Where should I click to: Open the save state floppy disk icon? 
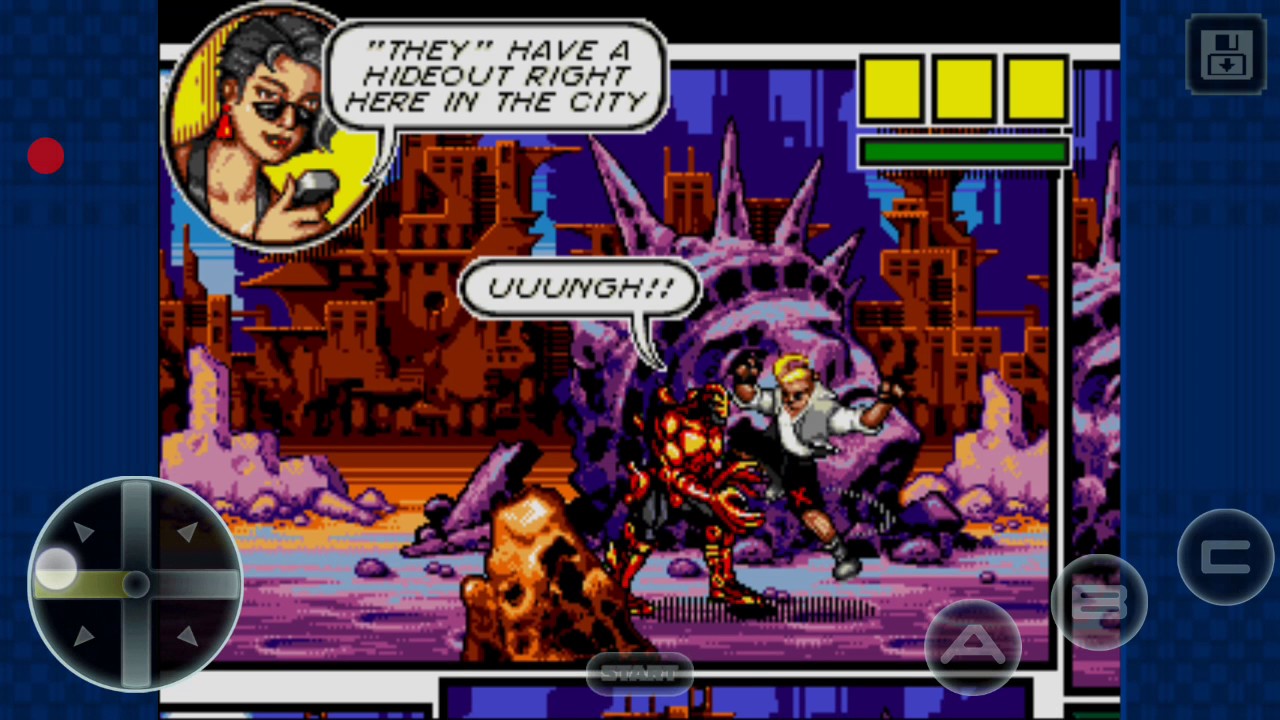pos(1225,54)
